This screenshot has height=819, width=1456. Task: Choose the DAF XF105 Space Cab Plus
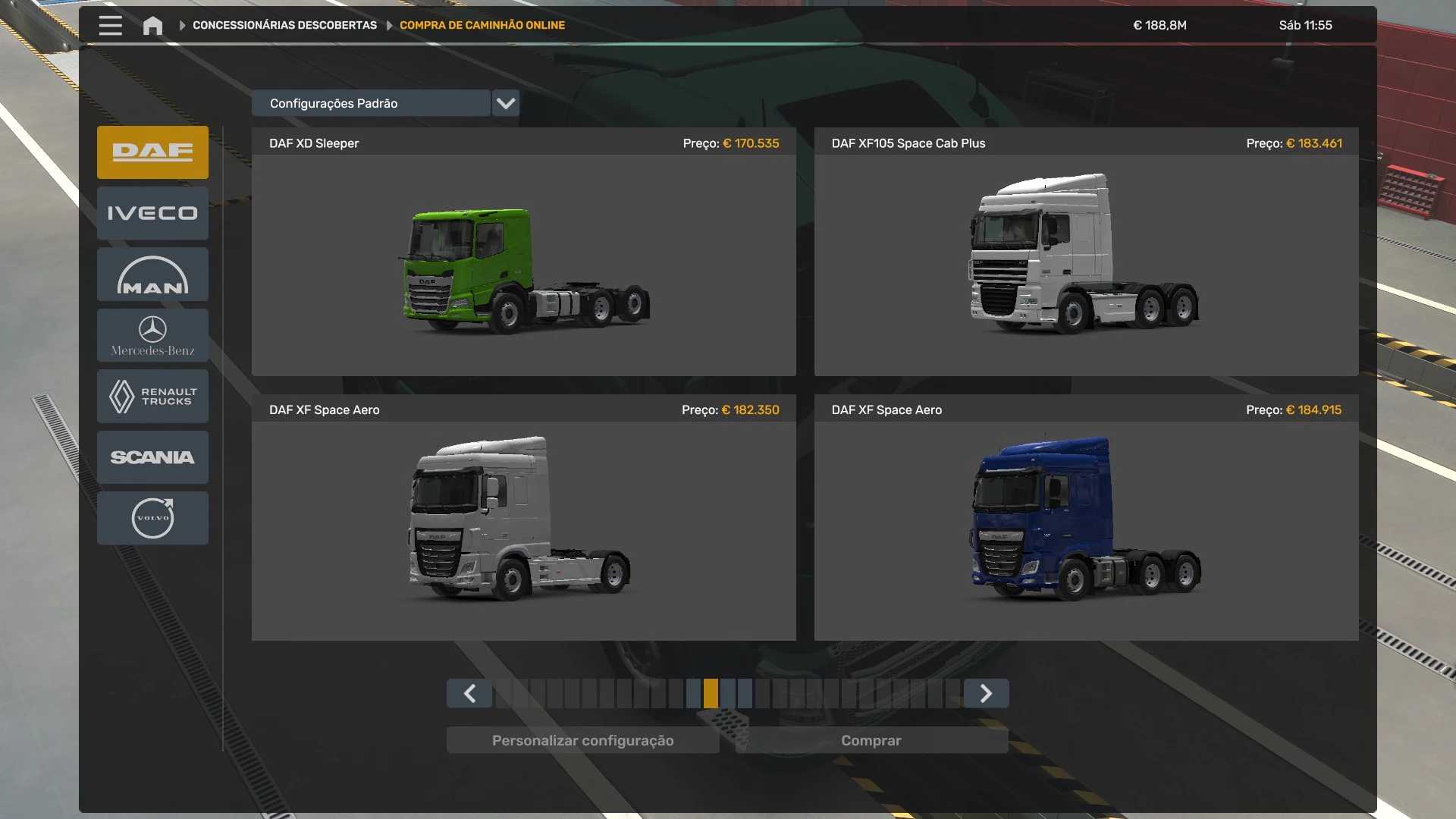click(x=1086, y=265)
